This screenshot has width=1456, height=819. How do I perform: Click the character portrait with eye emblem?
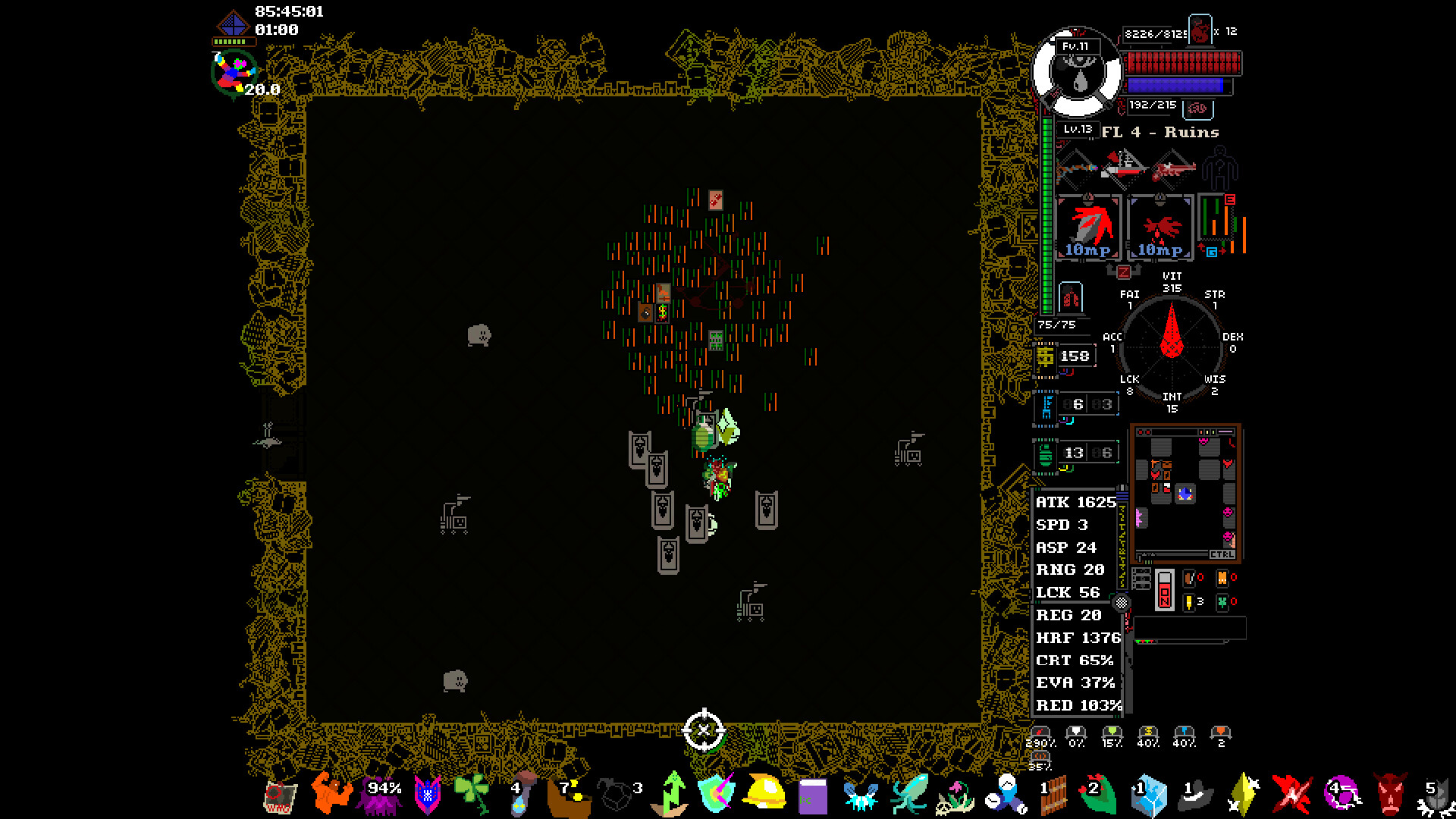pyautogui.click(x=1077, y=72)
